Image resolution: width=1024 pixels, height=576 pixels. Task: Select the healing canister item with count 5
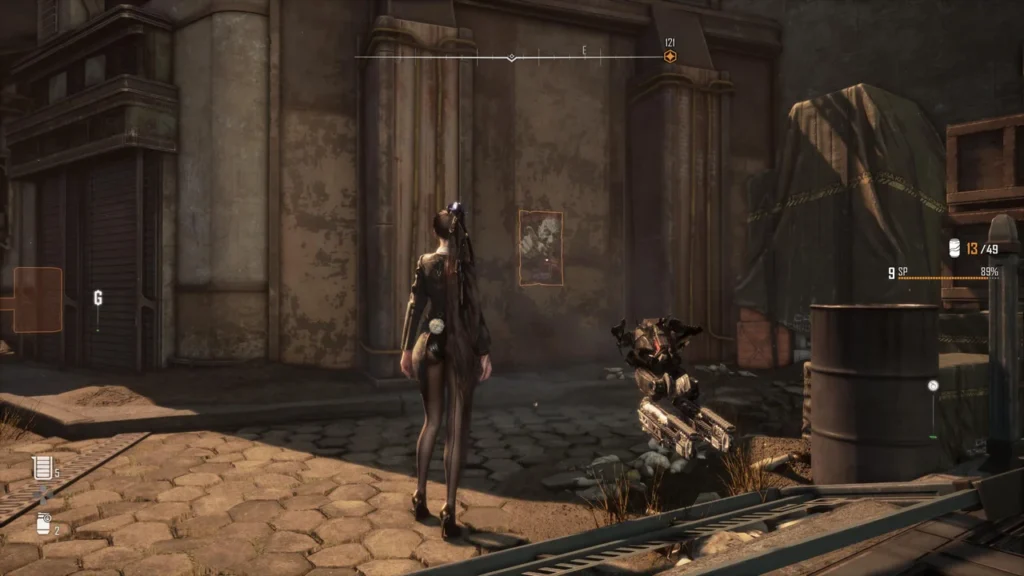click(41, 467)
